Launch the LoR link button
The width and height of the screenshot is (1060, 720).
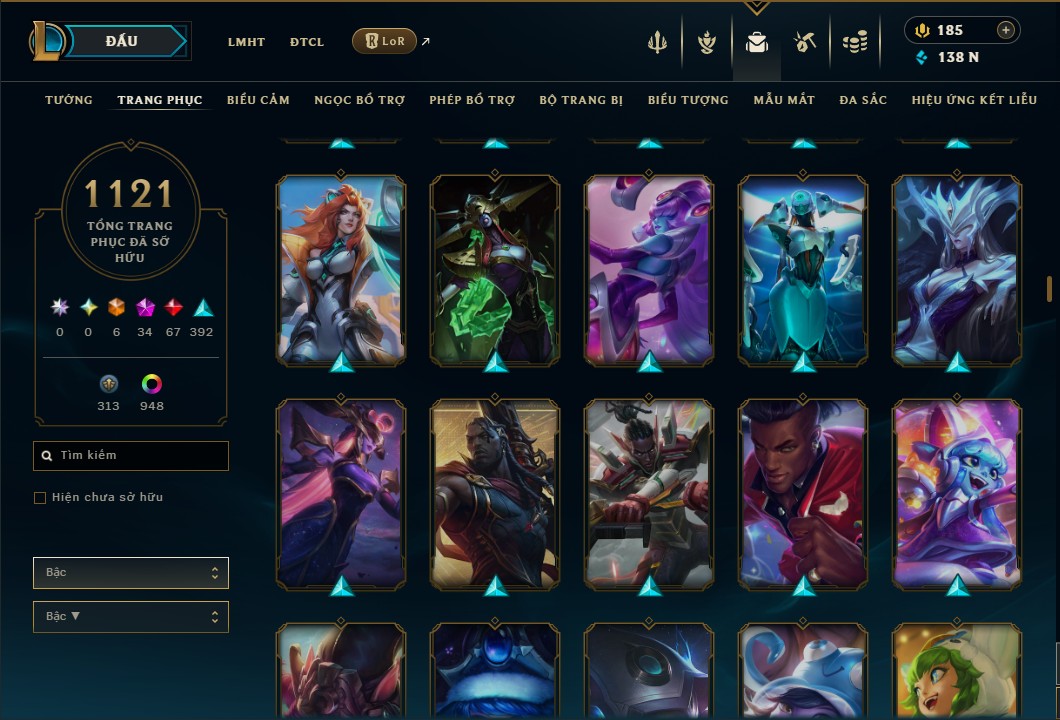(x=385, y=41)
